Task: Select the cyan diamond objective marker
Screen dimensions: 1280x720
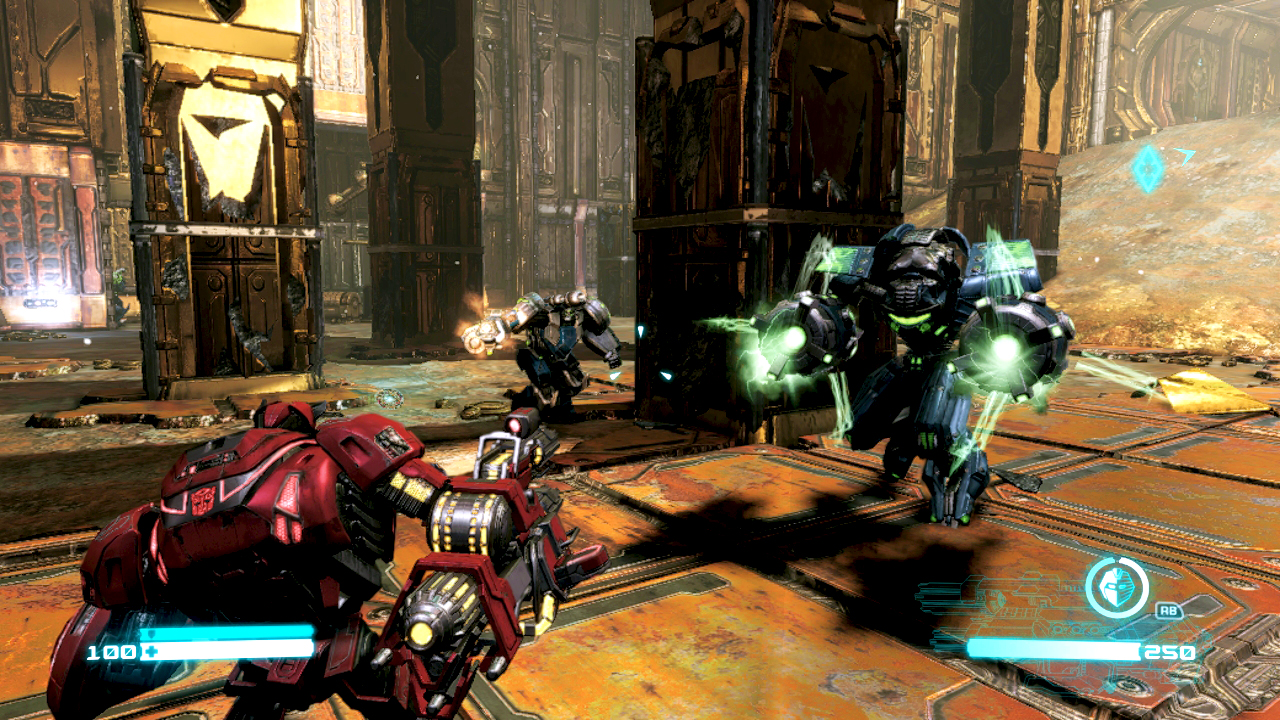Action: [1148, 169]
